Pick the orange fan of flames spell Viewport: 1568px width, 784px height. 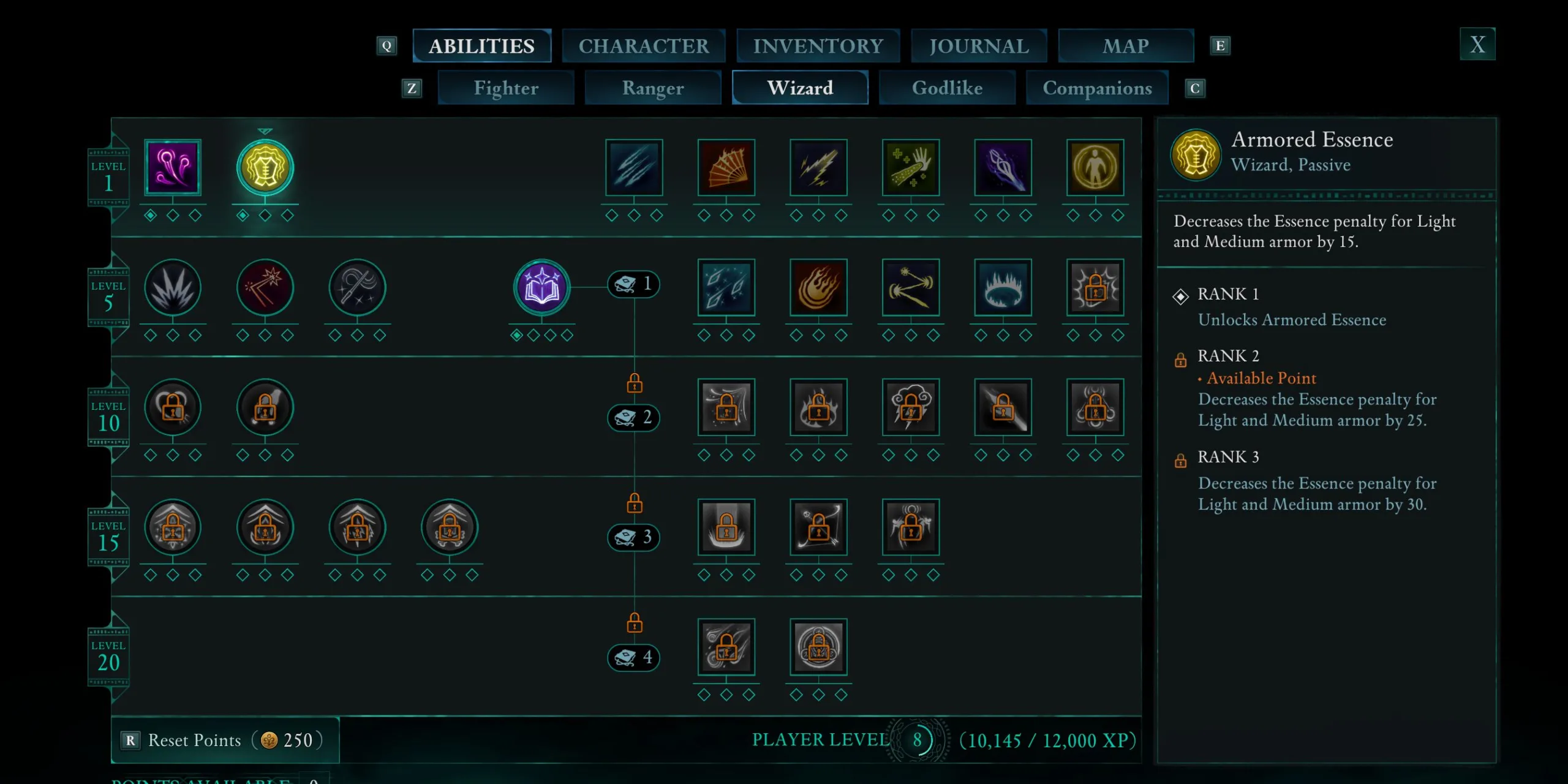pos(726,167)
